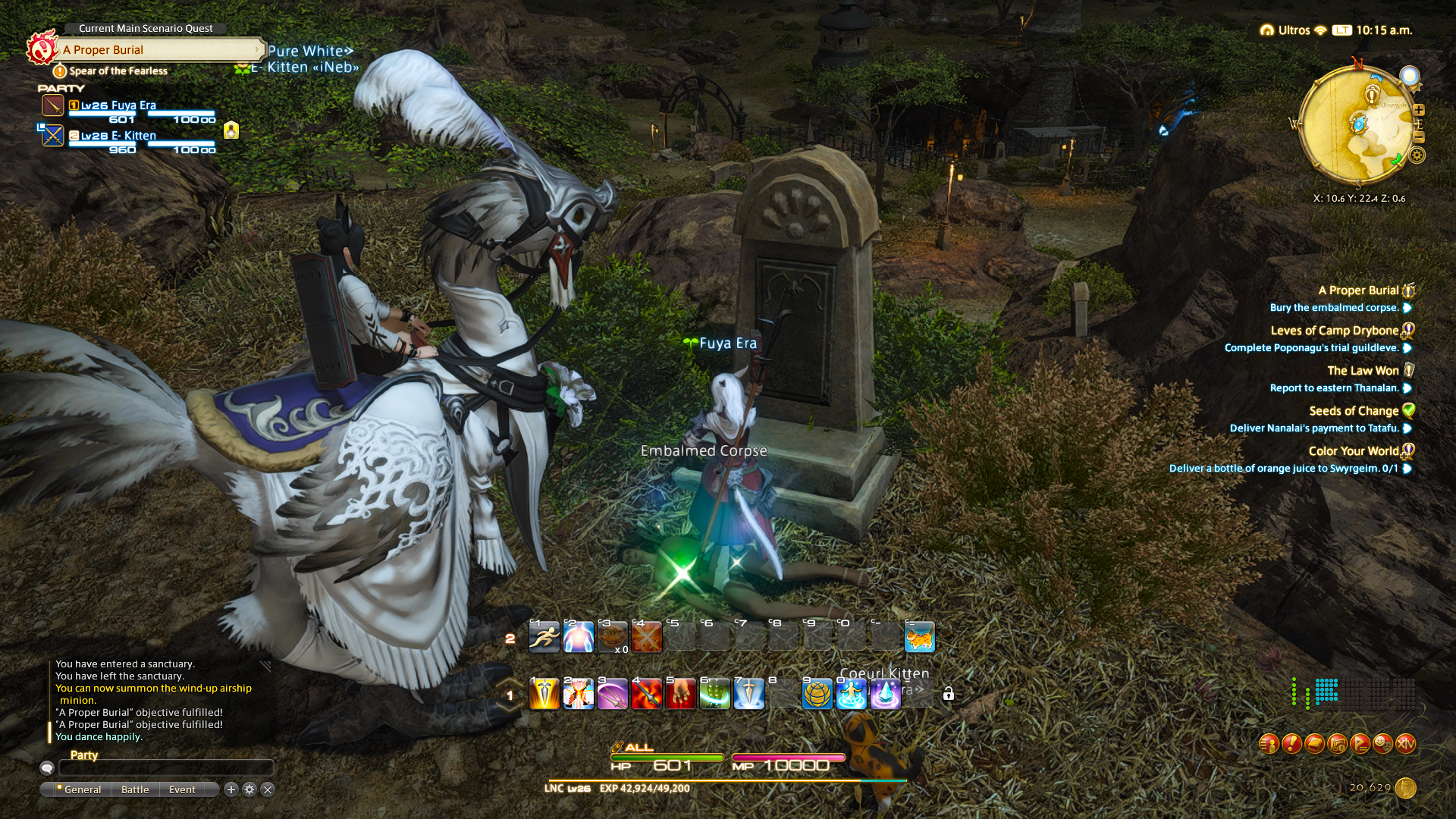Switch to the Battle chat tab
This screenshot has height=819, width=1456.
coord(135,789)
